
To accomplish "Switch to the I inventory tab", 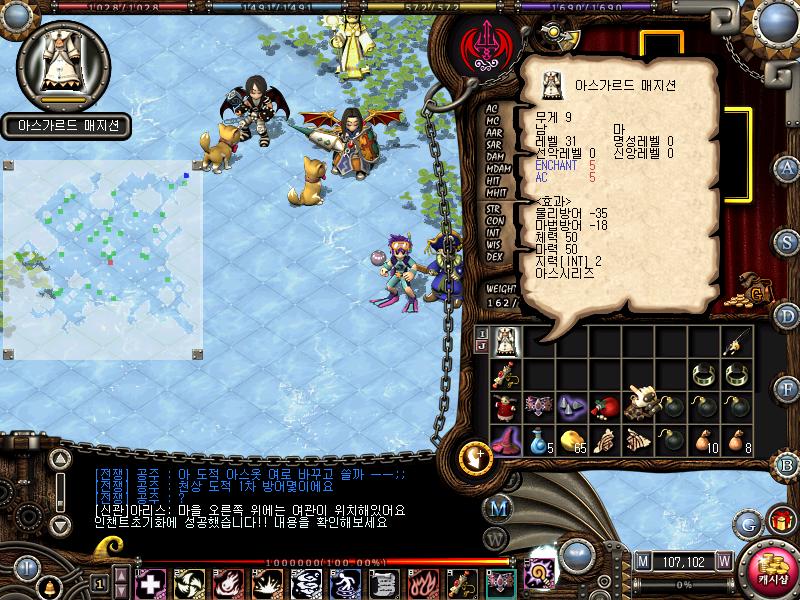I will point(482,333).
